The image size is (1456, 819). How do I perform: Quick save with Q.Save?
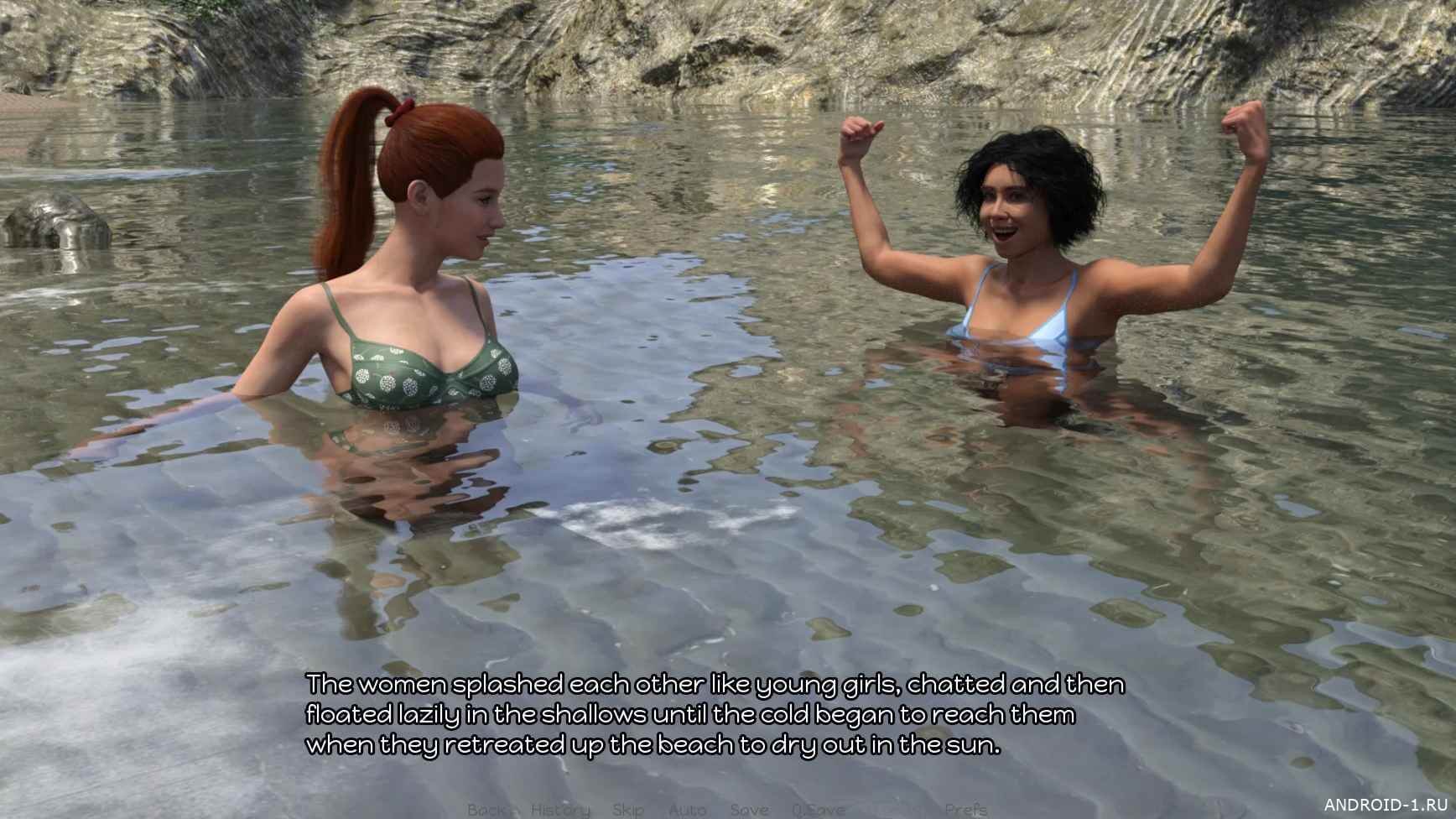pos(819,809)
